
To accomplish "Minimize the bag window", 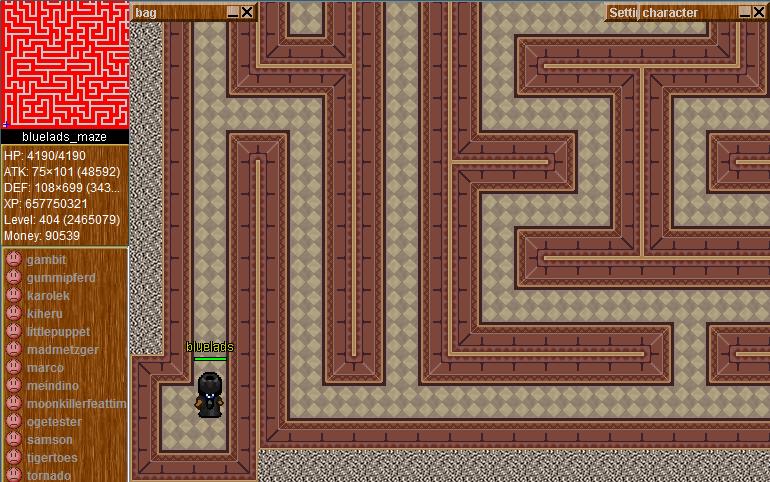I will (233, 12).
